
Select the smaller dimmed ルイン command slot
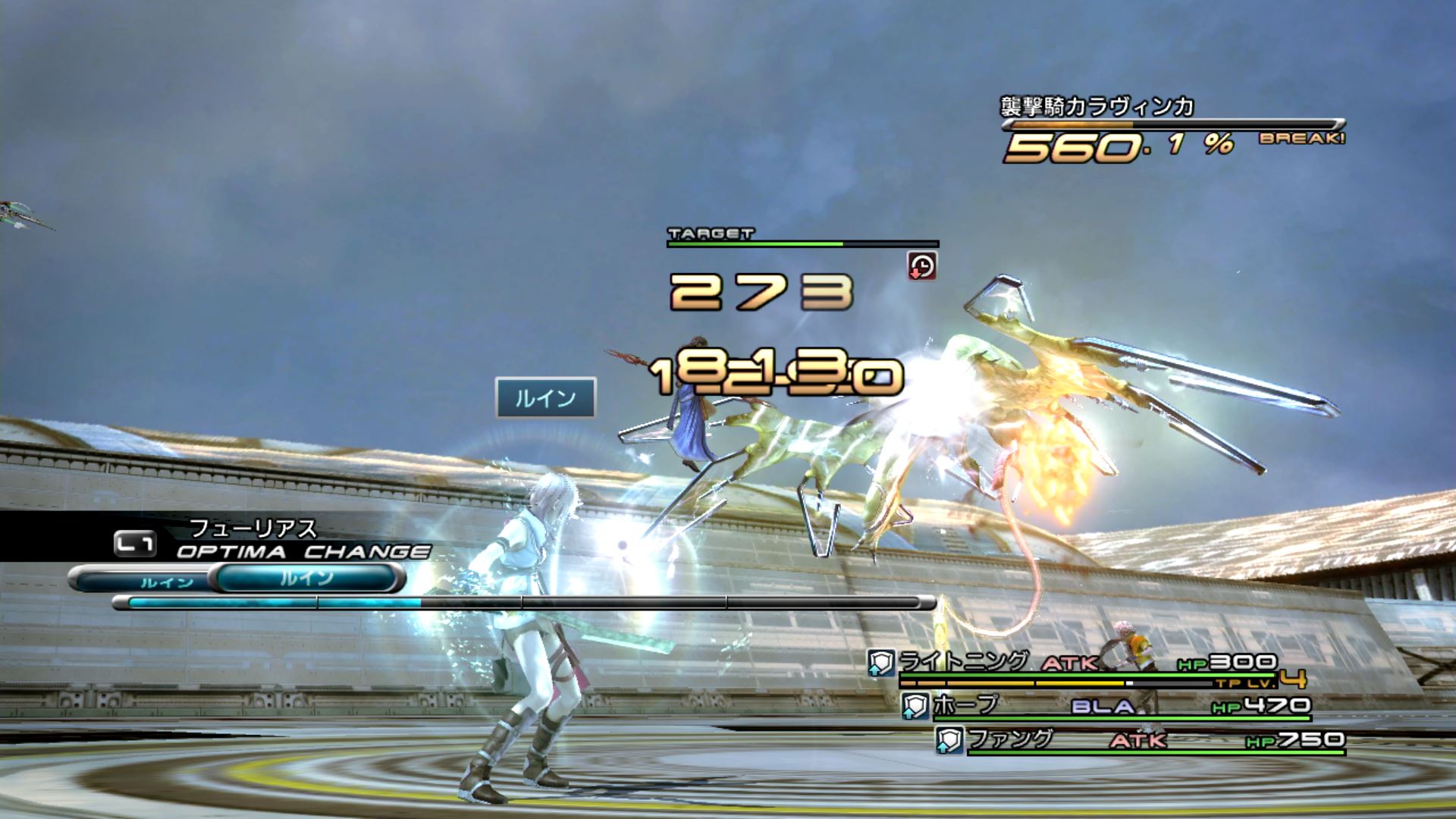pyautogui.click(x=167, y=582)
